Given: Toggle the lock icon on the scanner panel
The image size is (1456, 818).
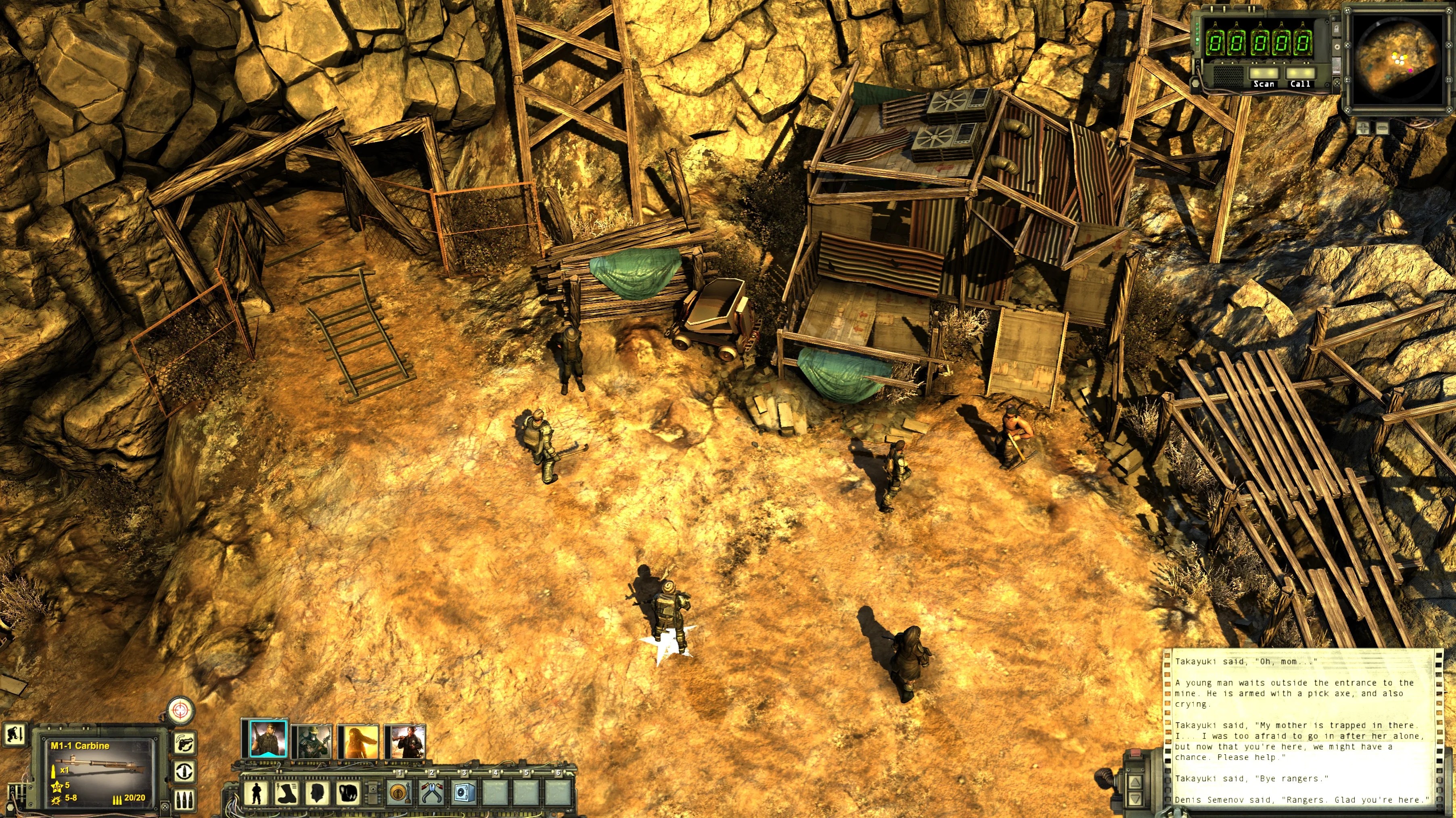Looking at the screenshot, I should [1337, 29].
